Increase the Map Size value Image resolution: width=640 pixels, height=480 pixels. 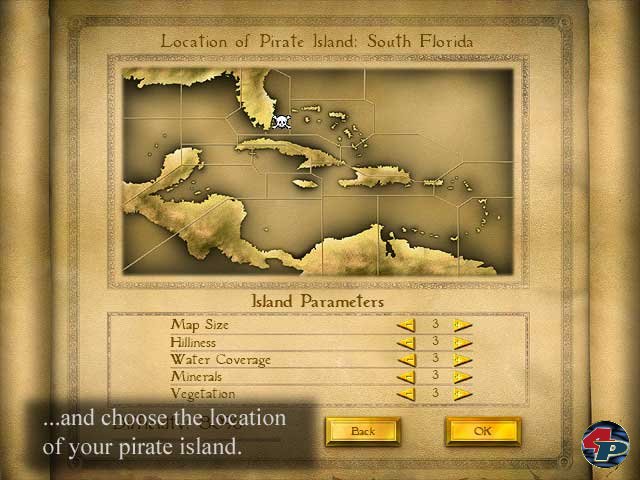point(462,325)
